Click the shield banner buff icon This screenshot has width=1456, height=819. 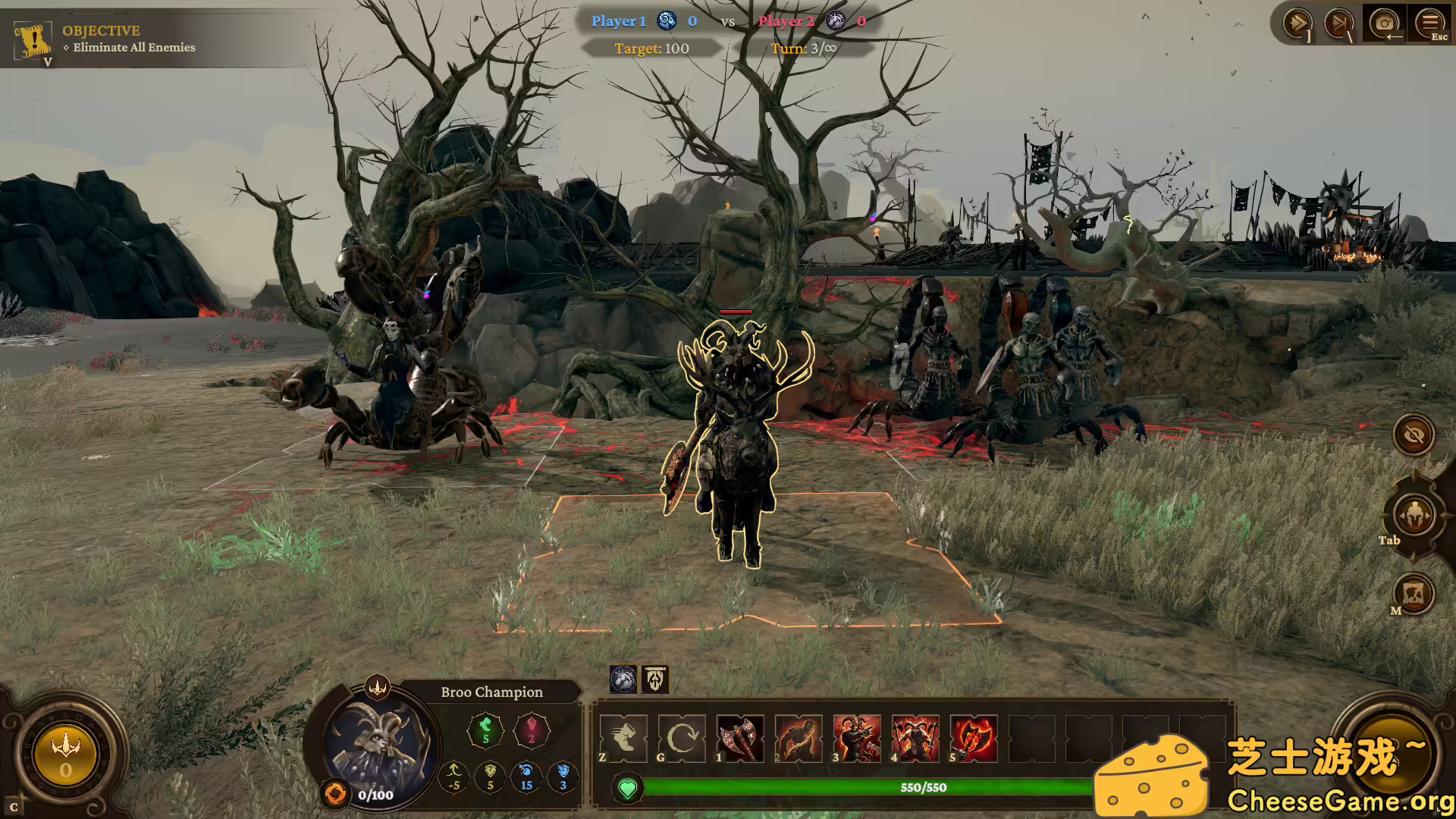(654, 679)
